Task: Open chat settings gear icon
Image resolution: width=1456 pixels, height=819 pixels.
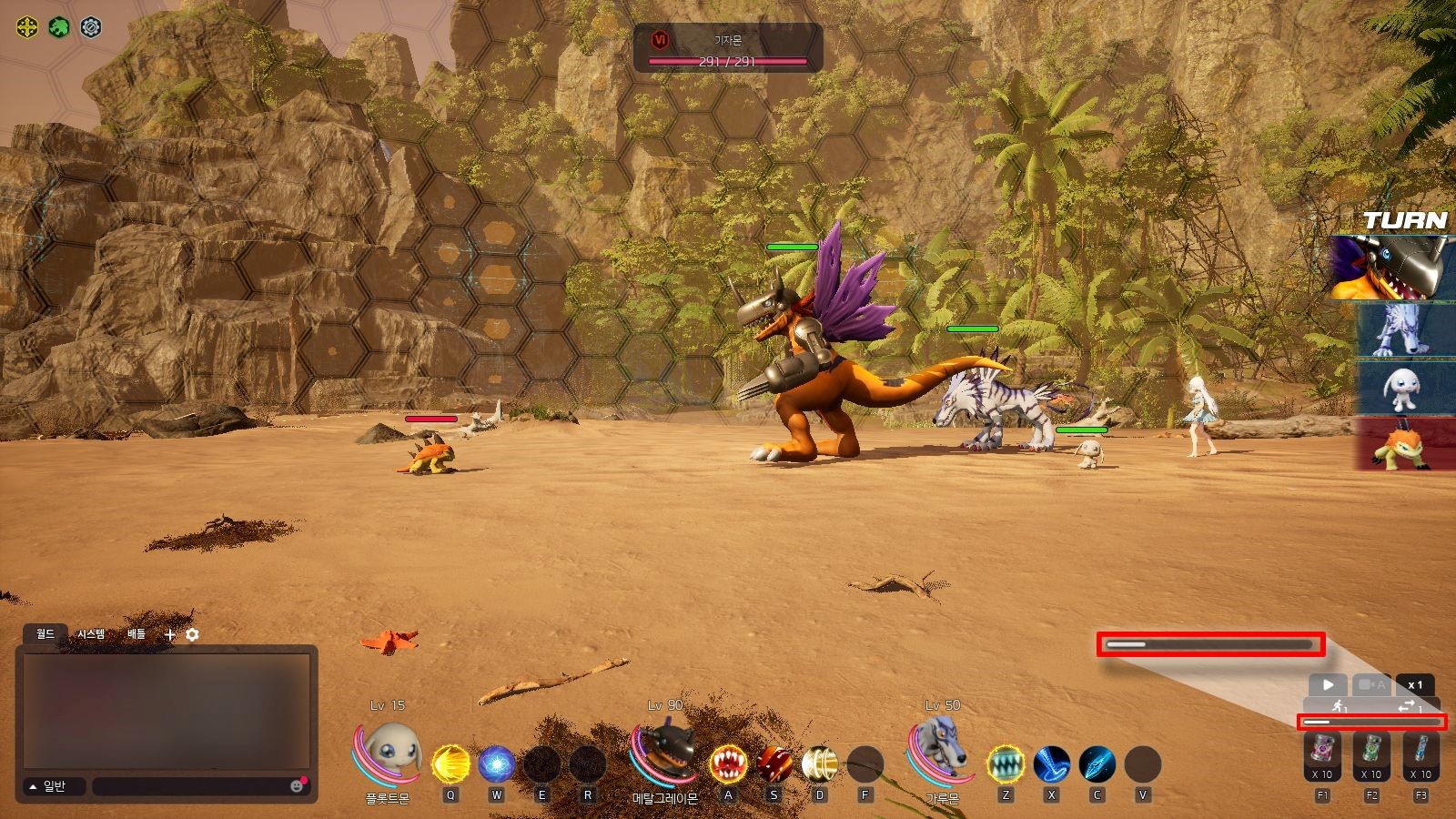Action: tap(192, 635)
